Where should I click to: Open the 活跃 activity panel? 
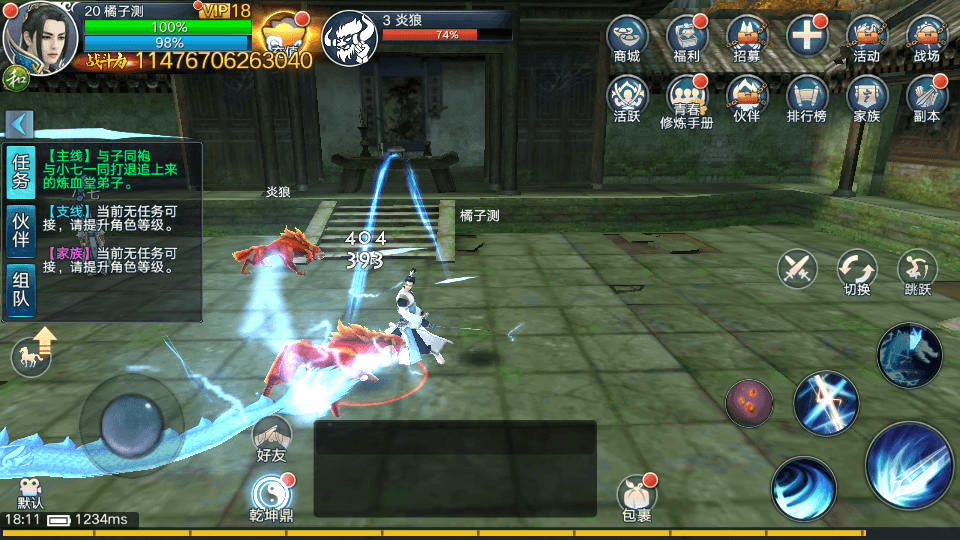point(627,98)
